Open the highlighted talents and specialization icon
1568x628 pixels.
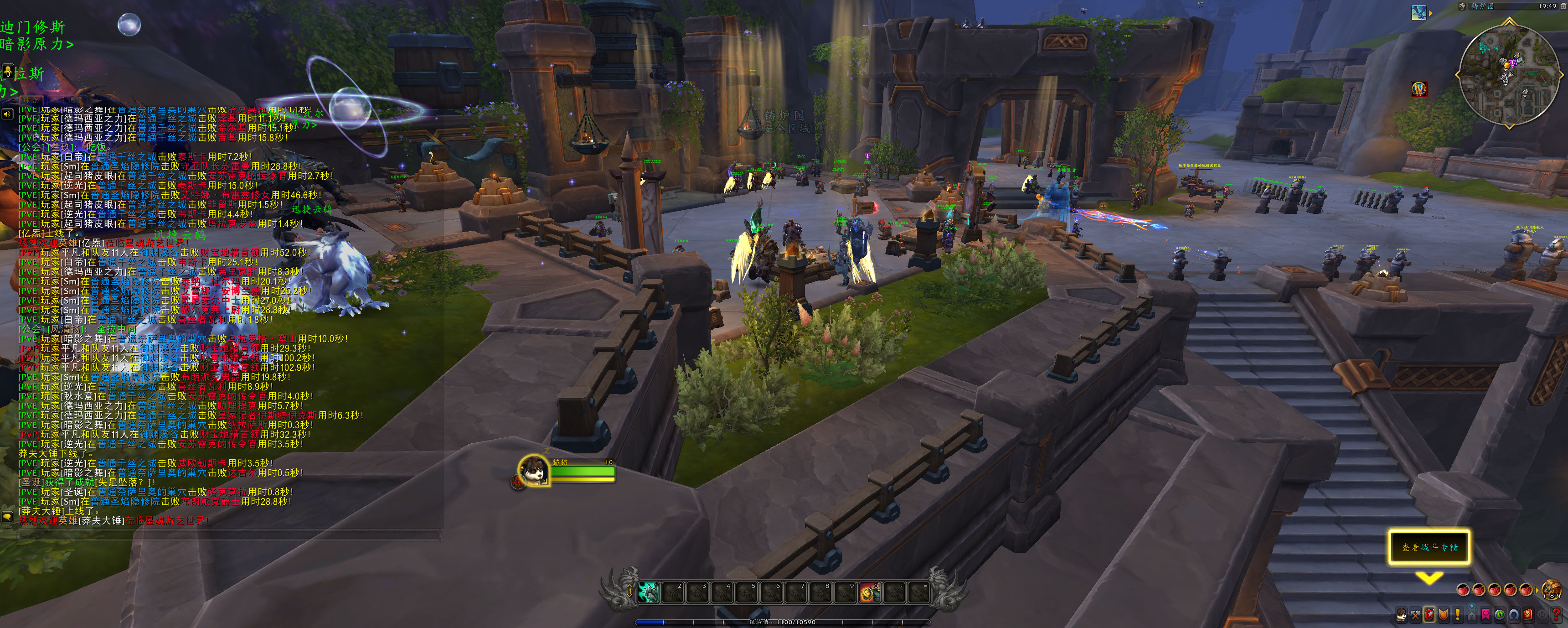point(1429,615)
